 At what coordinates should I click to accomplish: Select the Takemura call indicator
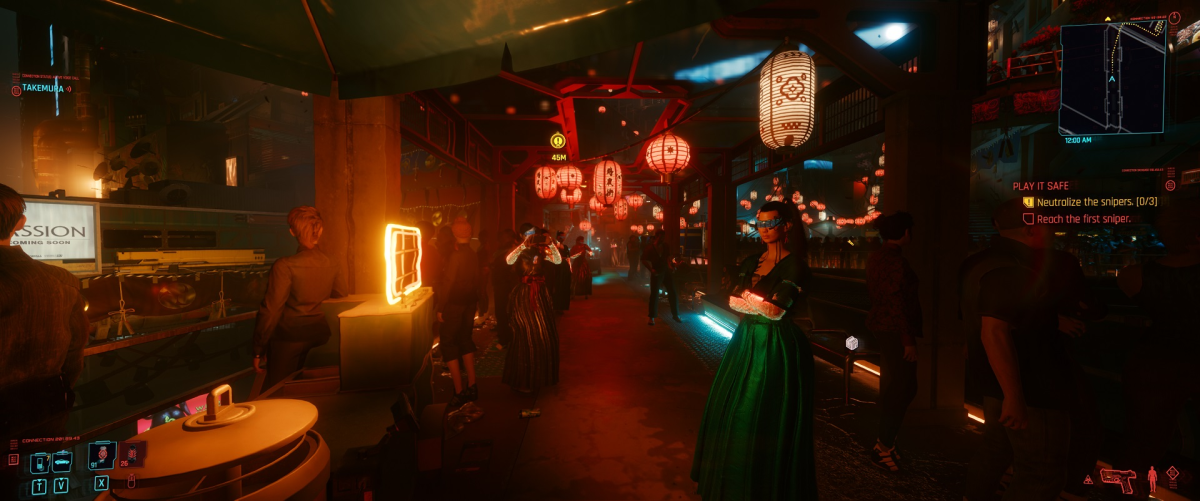tap(40, 88)
